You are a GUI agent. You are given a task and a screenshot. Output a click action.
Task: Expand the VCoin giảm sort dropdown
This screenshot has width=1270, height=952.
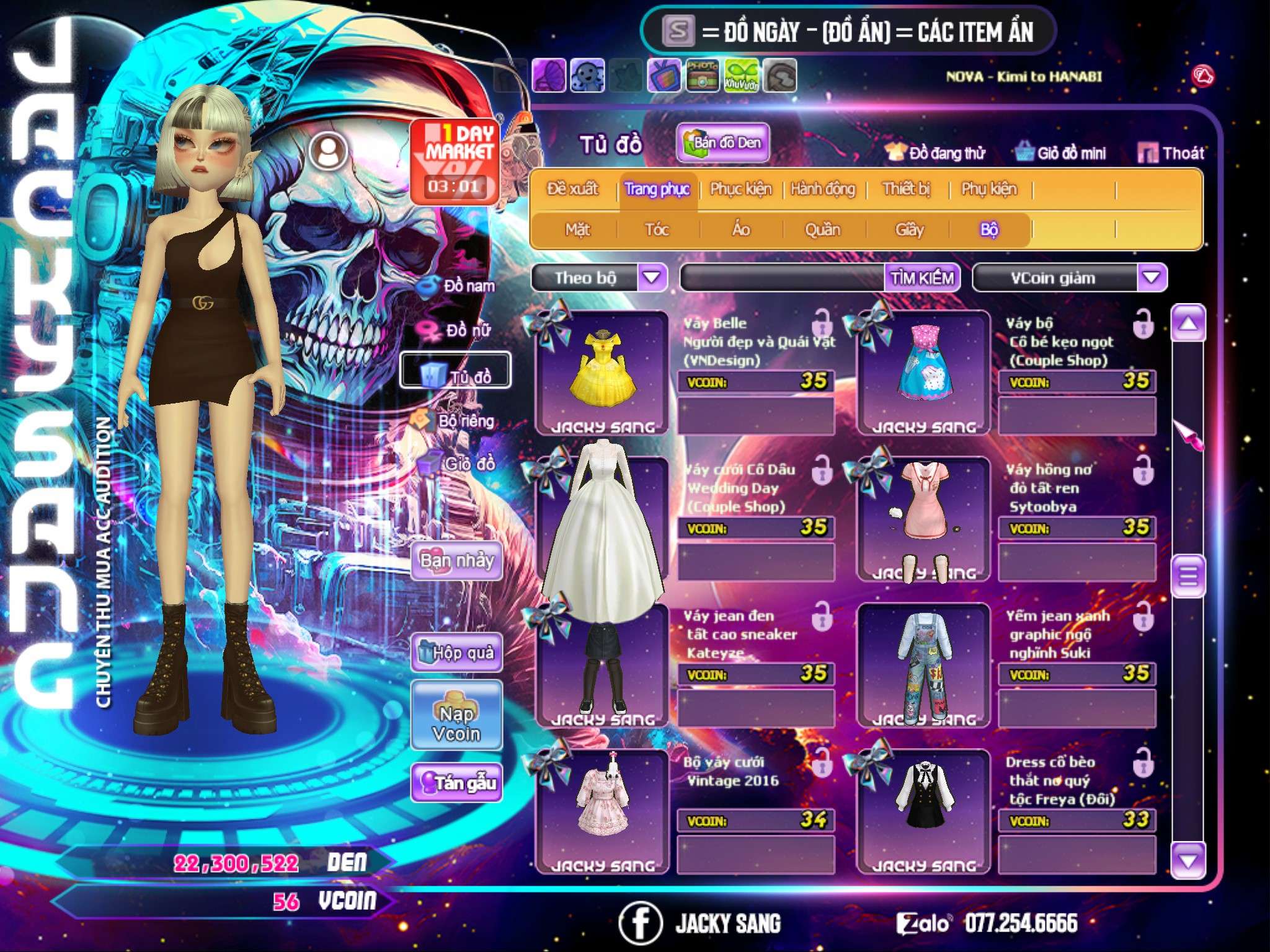1152,278
